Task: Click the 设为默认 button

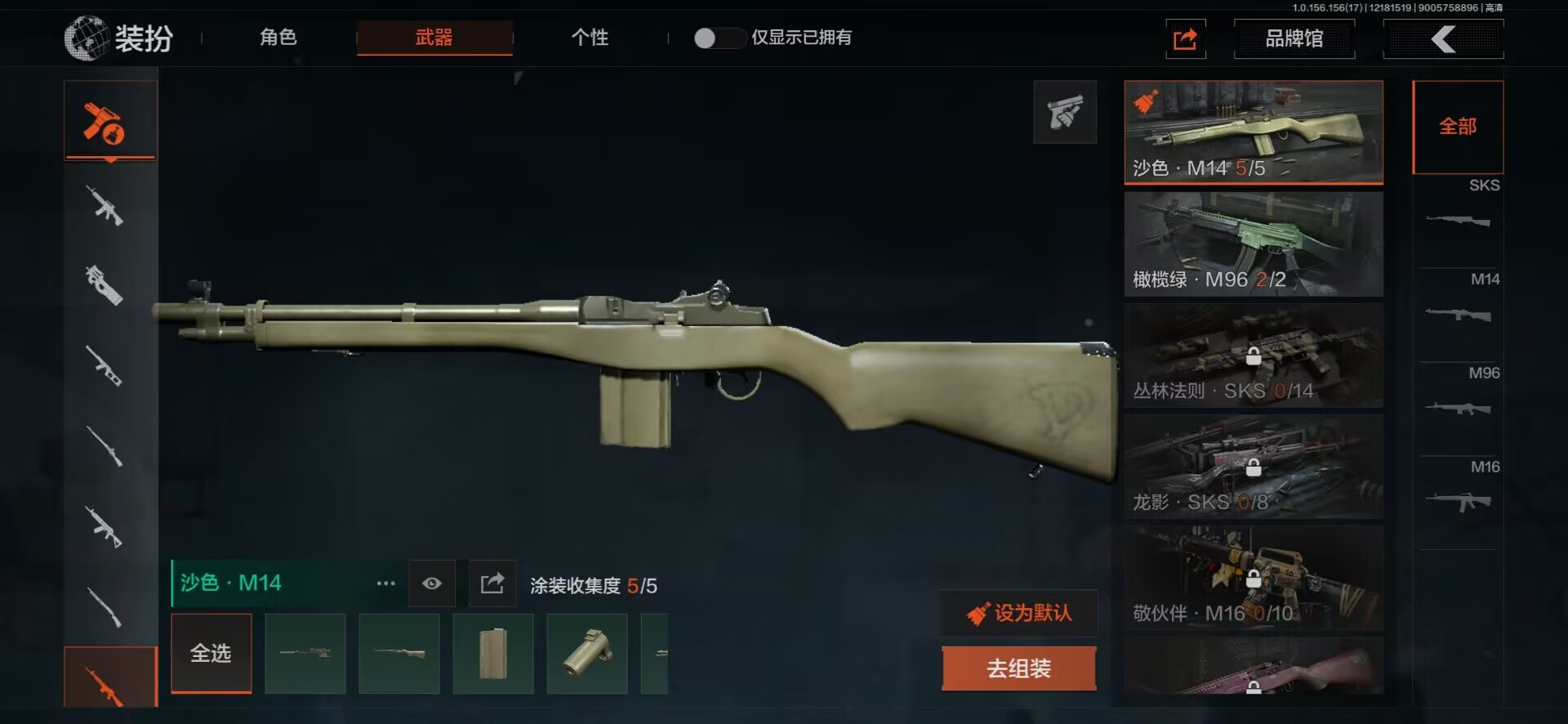Action: (1020, 613)
